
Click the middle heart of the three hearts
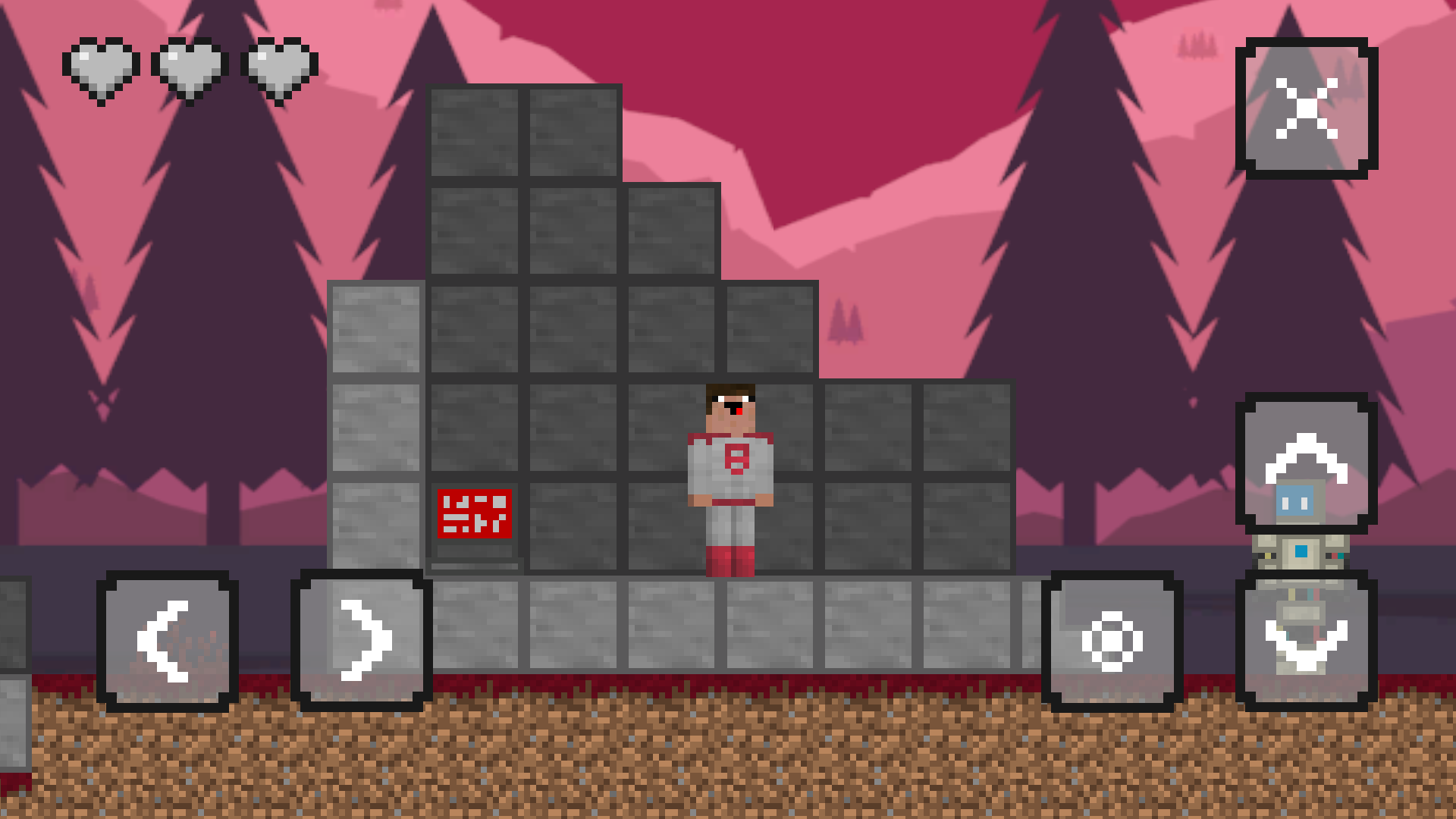pyautogui.click(x=190, y=64)
